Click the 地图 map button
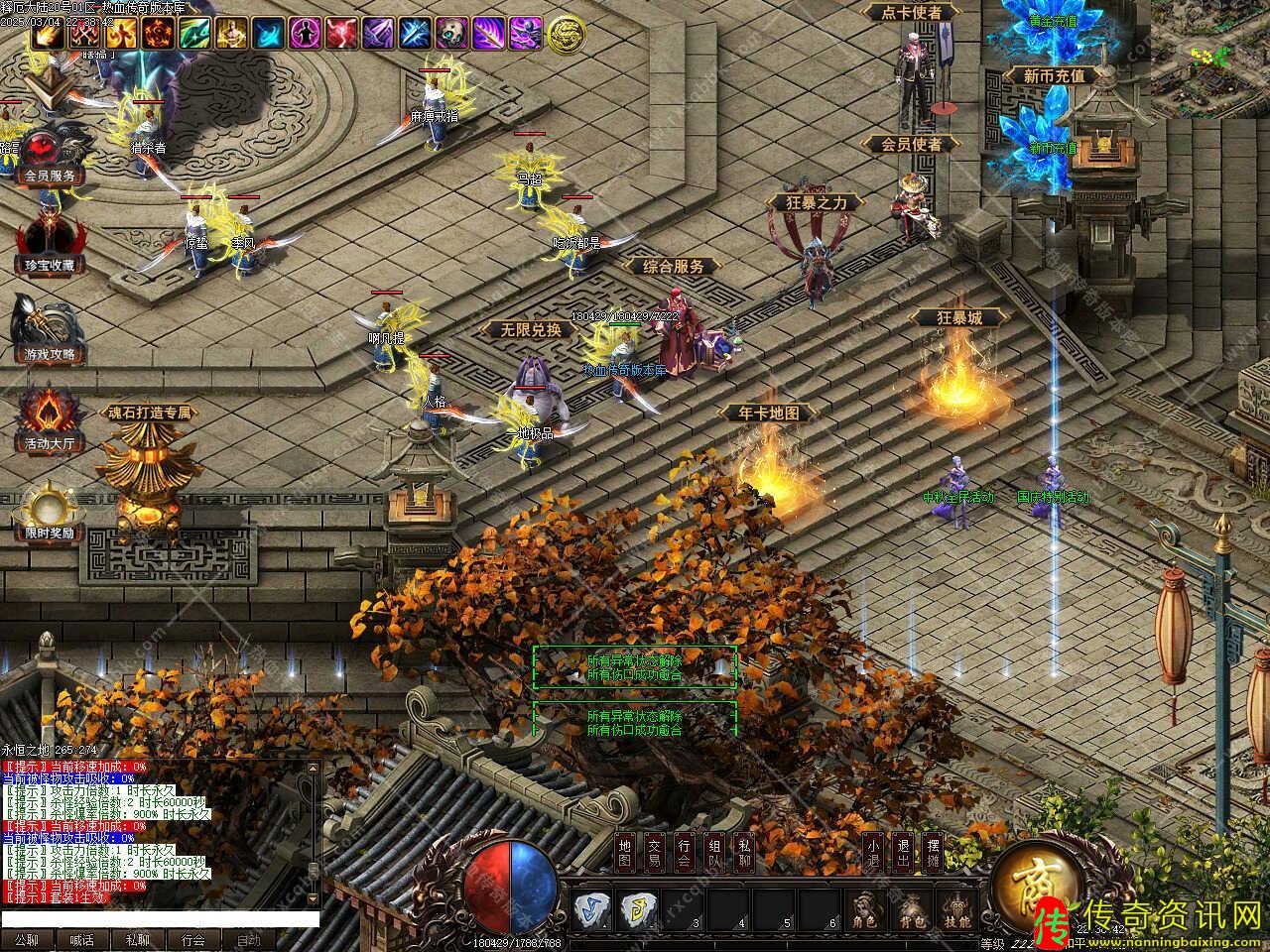This screenshot has width=1270, height=952. click(624, 852)
